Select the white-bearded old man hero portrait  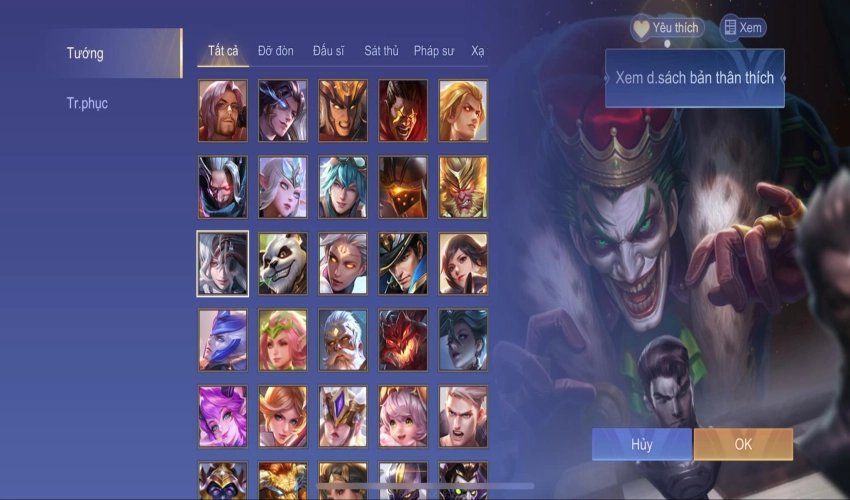click(x=343, y=340)
